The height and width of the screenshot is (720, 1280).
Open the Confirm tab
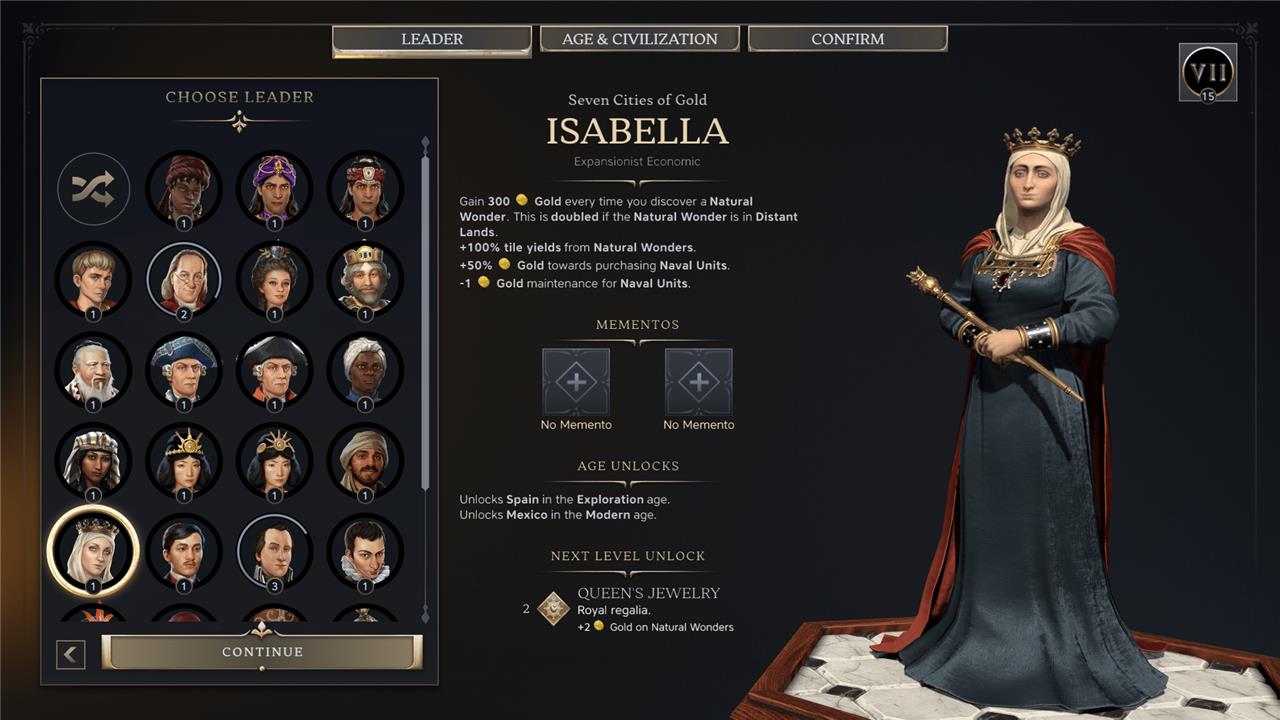point(847,39)
